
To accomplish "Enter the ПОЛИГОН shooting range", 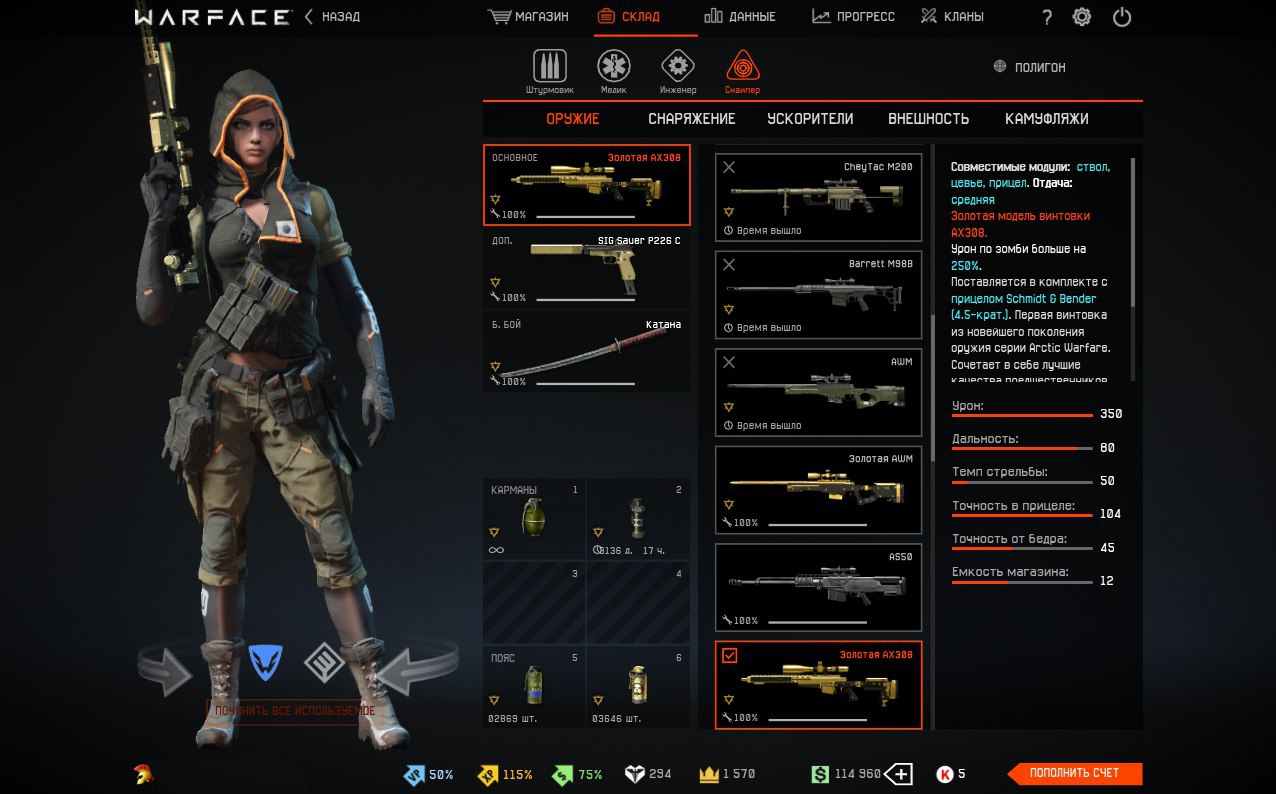I will (1029, 67).
